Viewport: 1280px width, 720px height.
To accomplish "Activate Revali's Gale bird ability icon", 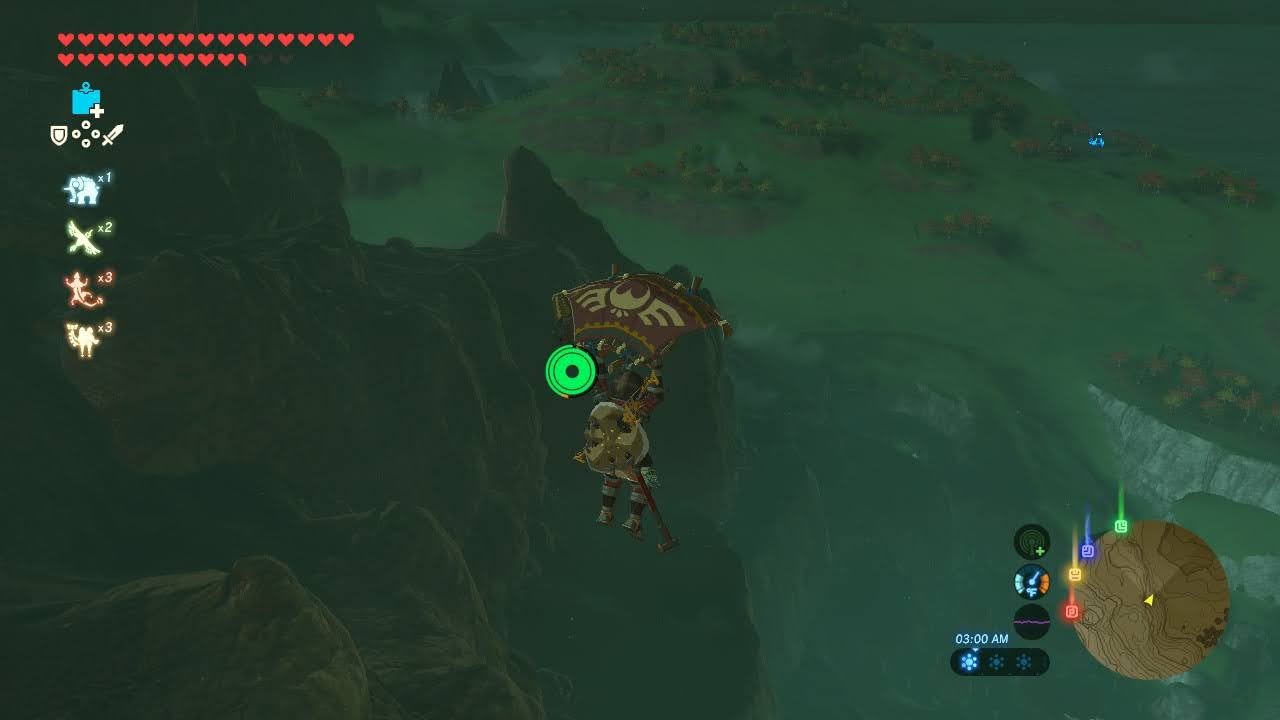I will click(x=82, y=238).
